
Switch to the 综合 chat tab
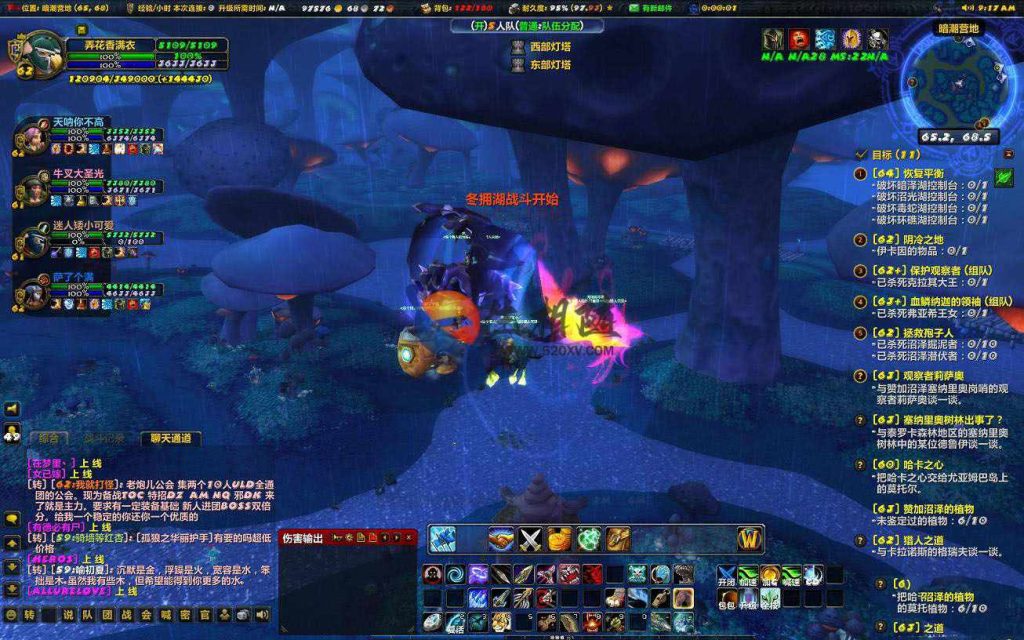tap(49, 438)
